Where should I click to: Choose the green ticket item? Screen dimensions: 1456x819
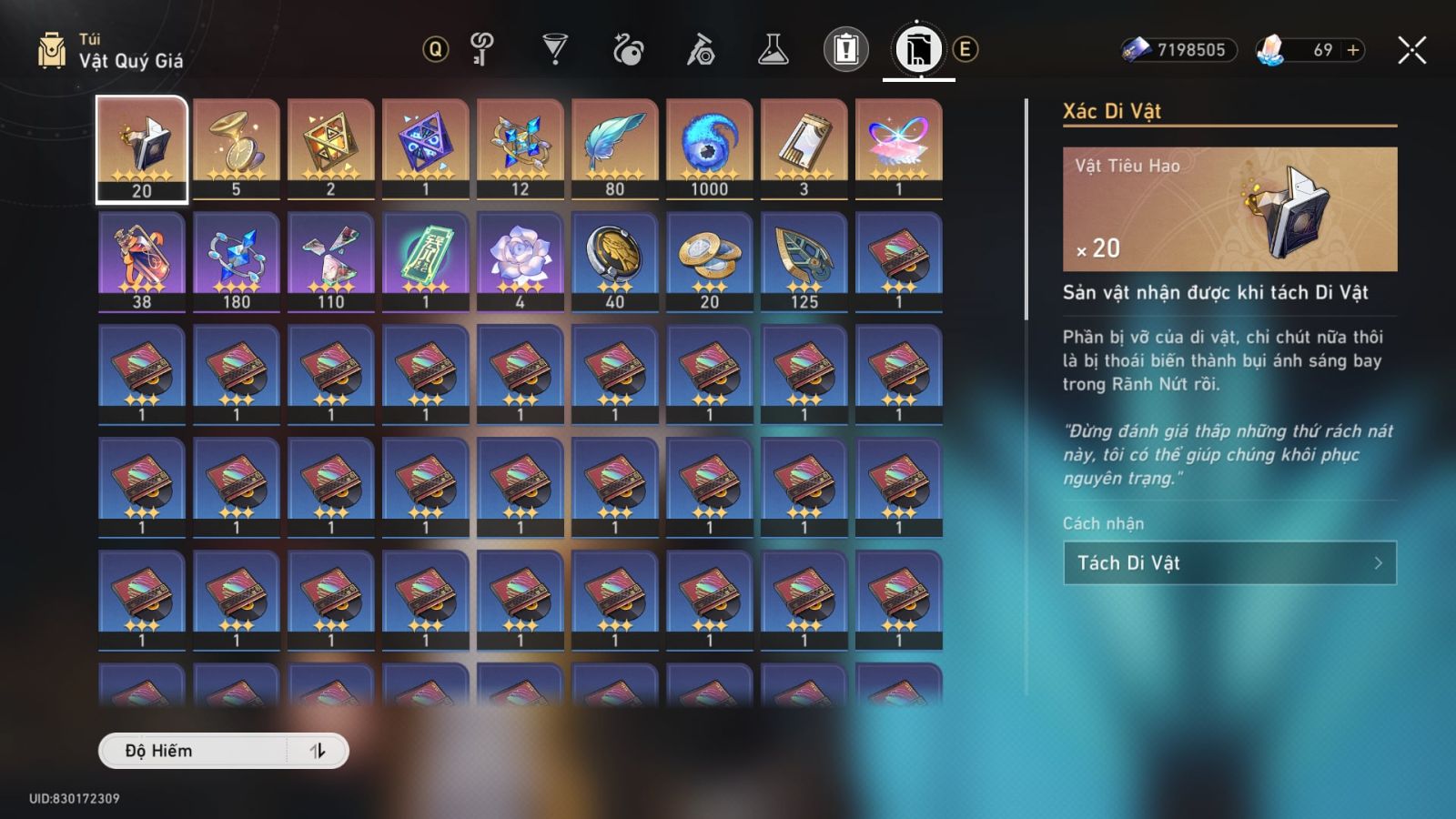tap(426, 261)
